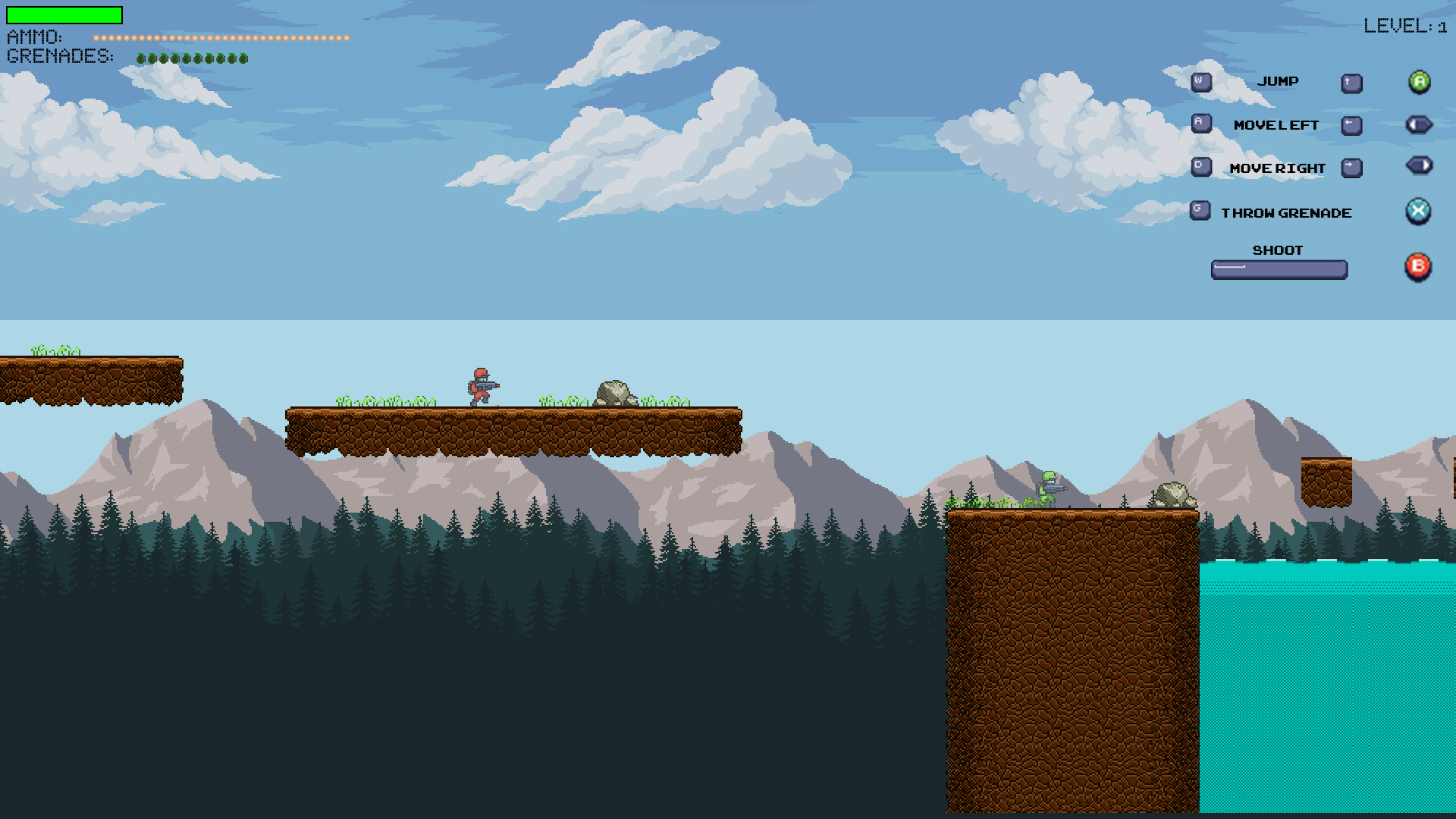
Task: Click the red player character on the platform
Action: point(479,384)
